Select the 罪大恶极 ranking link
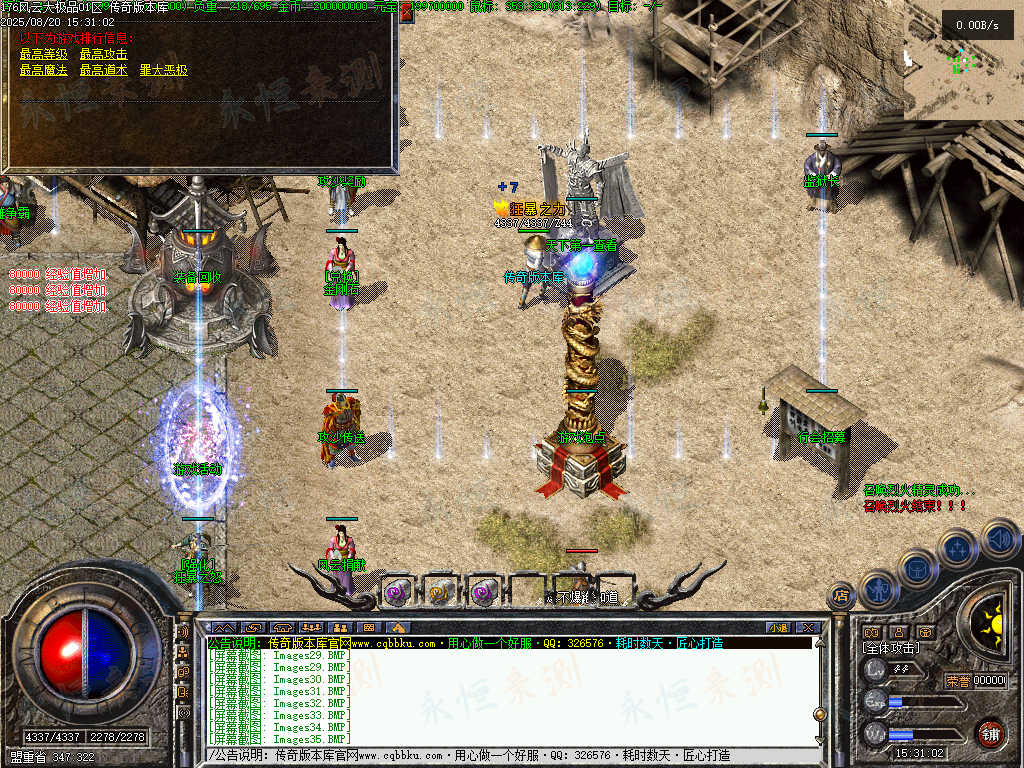This screenshot has width=1024, height=768. pyautogui.click(x=163, y=71)
